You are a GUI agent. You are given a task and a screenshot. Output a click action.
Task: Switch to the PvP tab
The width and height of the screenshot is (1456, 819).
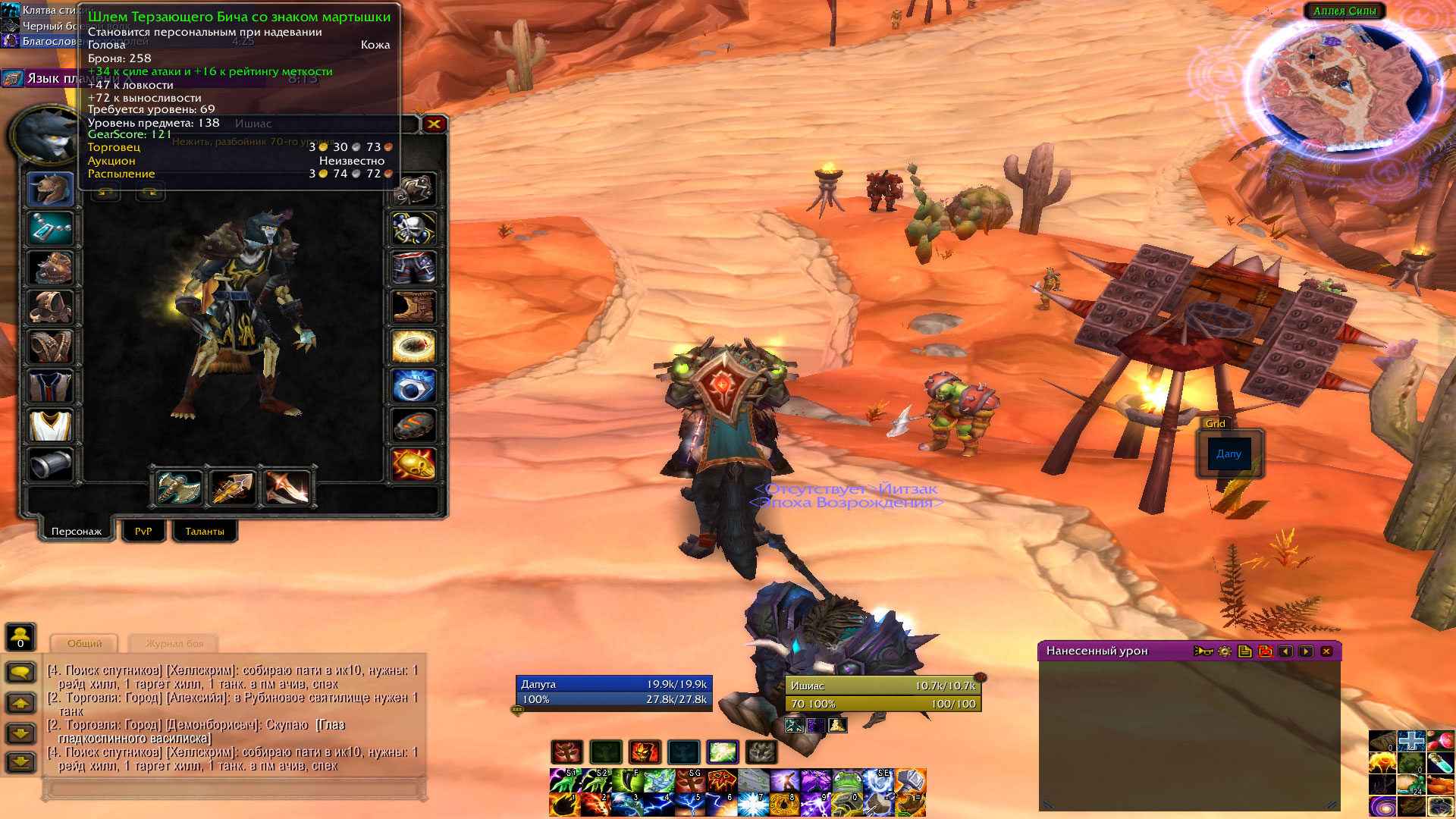point(143,531)
